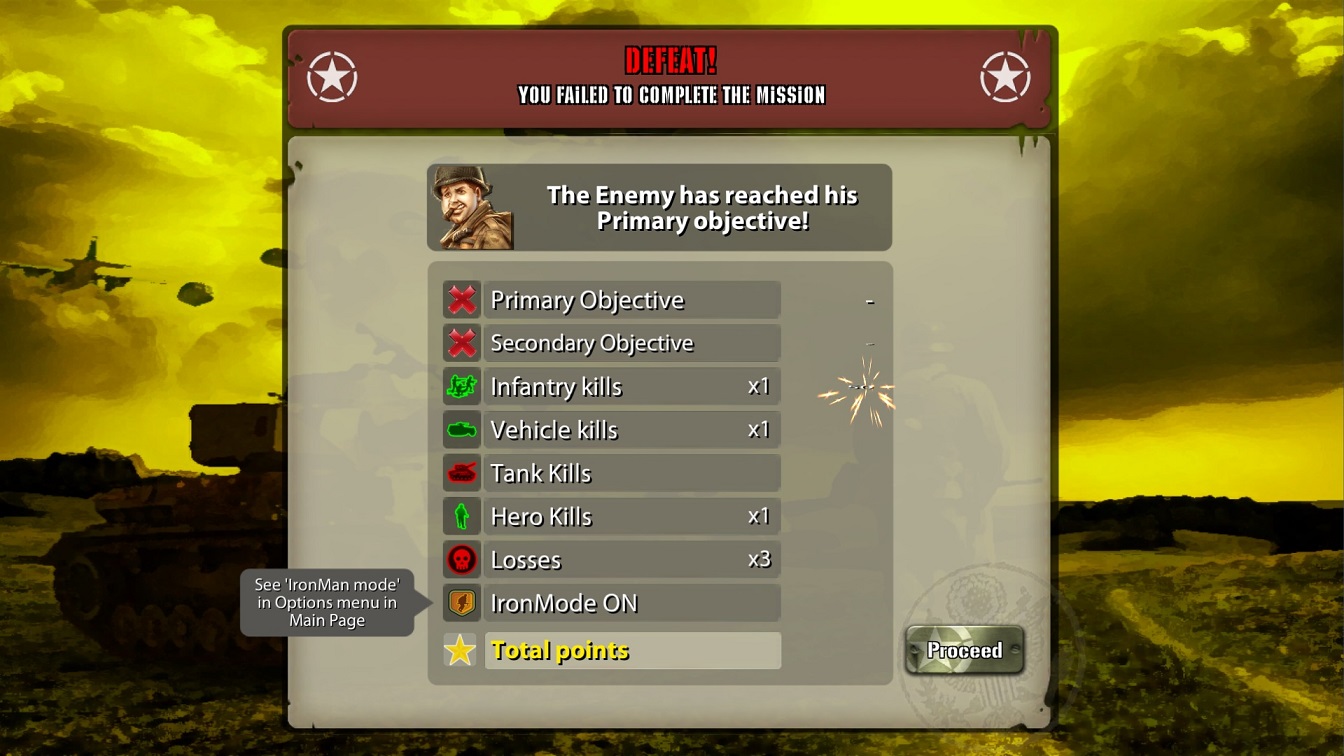Select the green Infantry kills soldiers icon

point(462,386)
